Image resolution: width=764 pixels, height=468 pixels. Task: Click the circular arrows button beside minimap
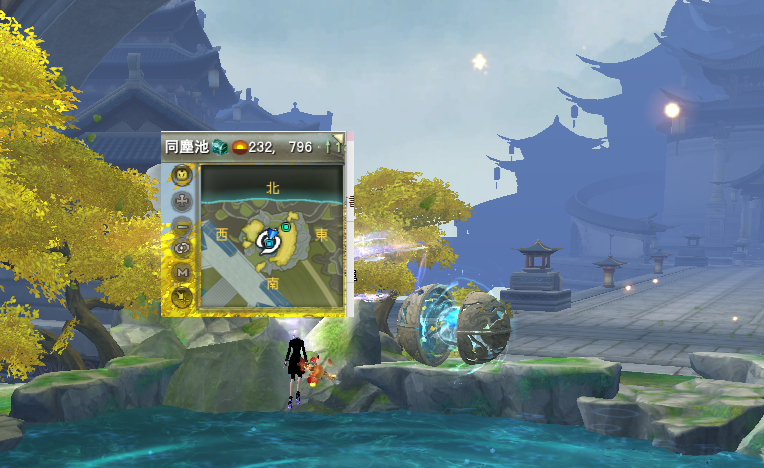pos(182,248)
